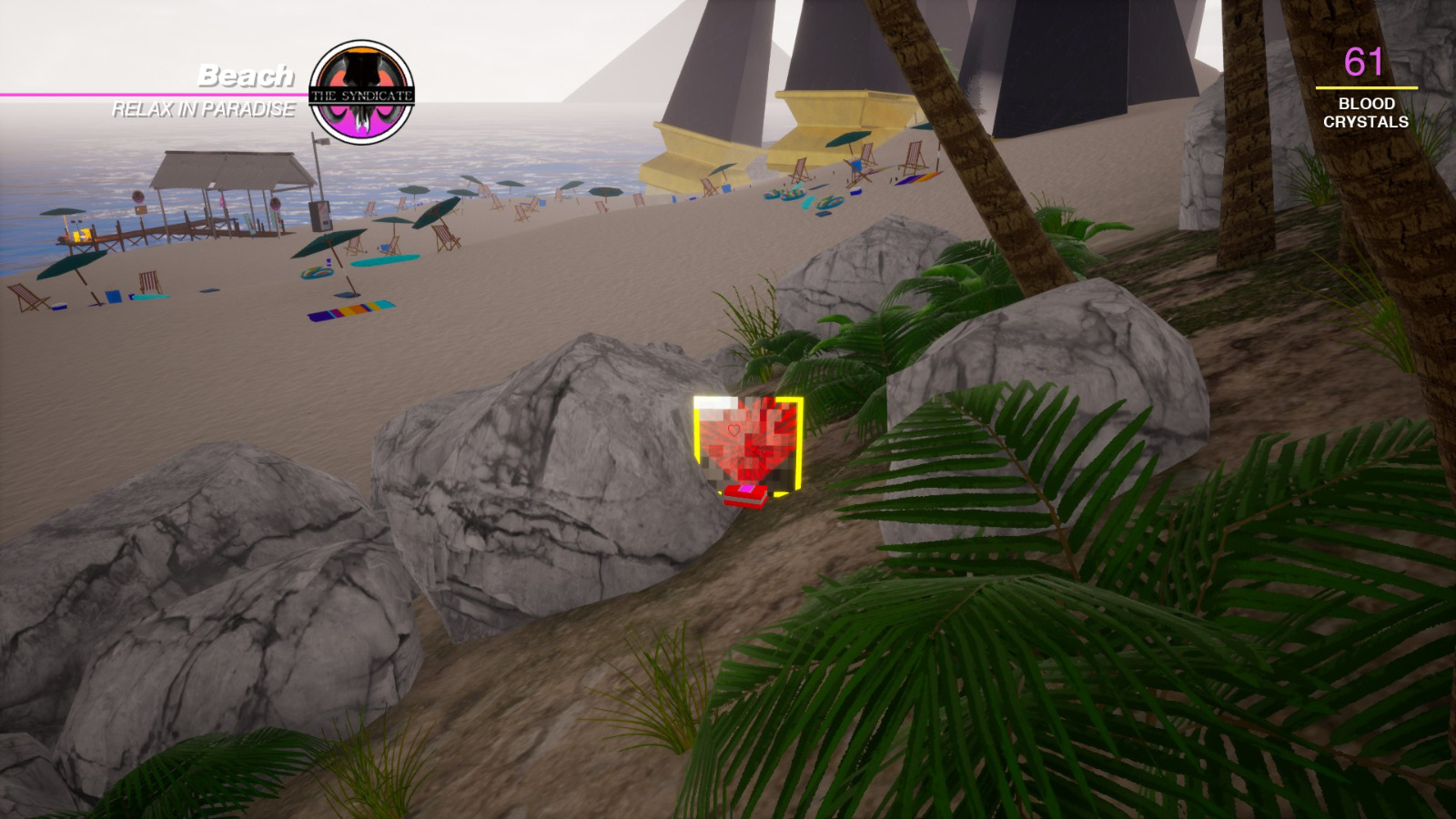1456x819 pixels.
Task: Click The Syndicate faction emblem
Action: 364,86
